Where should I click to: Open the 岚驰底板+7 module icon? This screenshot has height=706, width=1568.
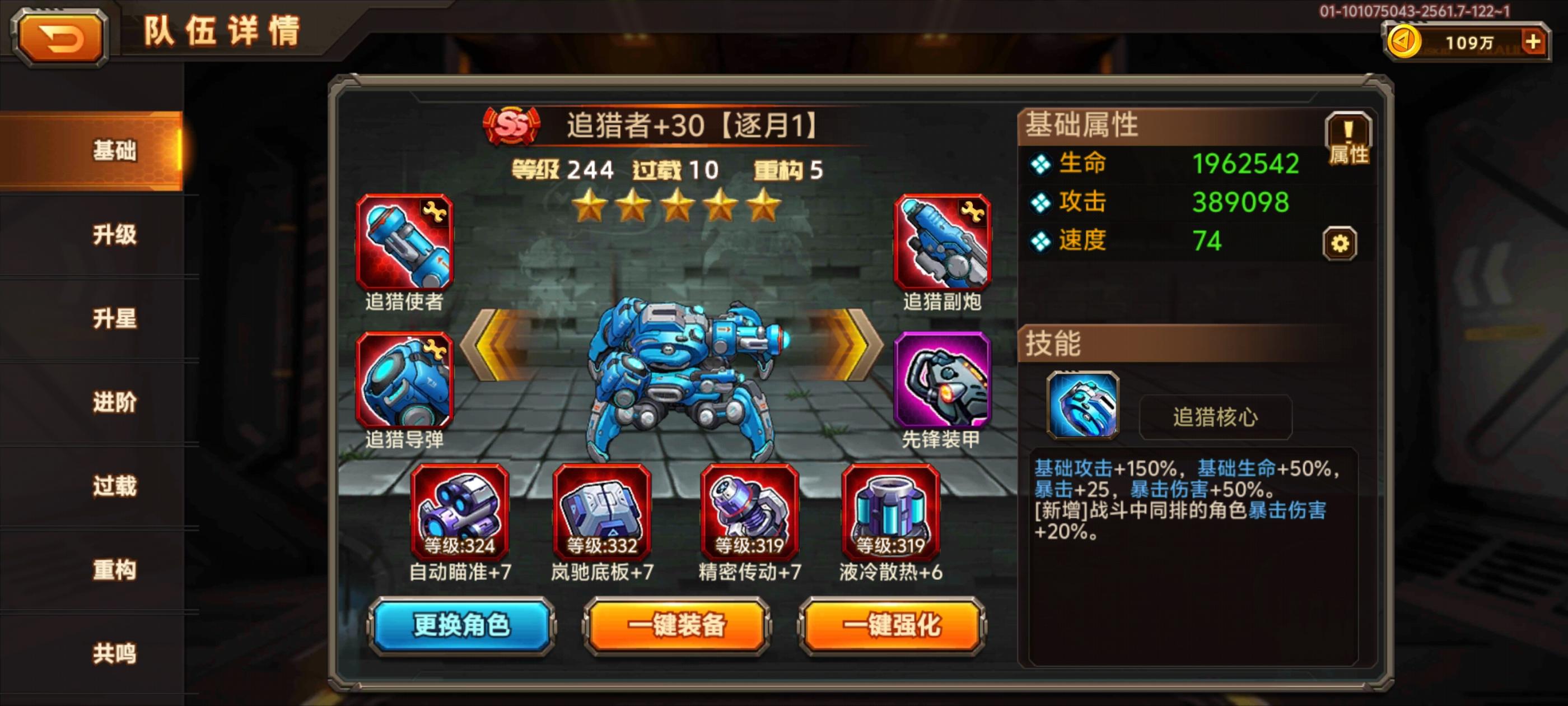(x=603, y=515)
